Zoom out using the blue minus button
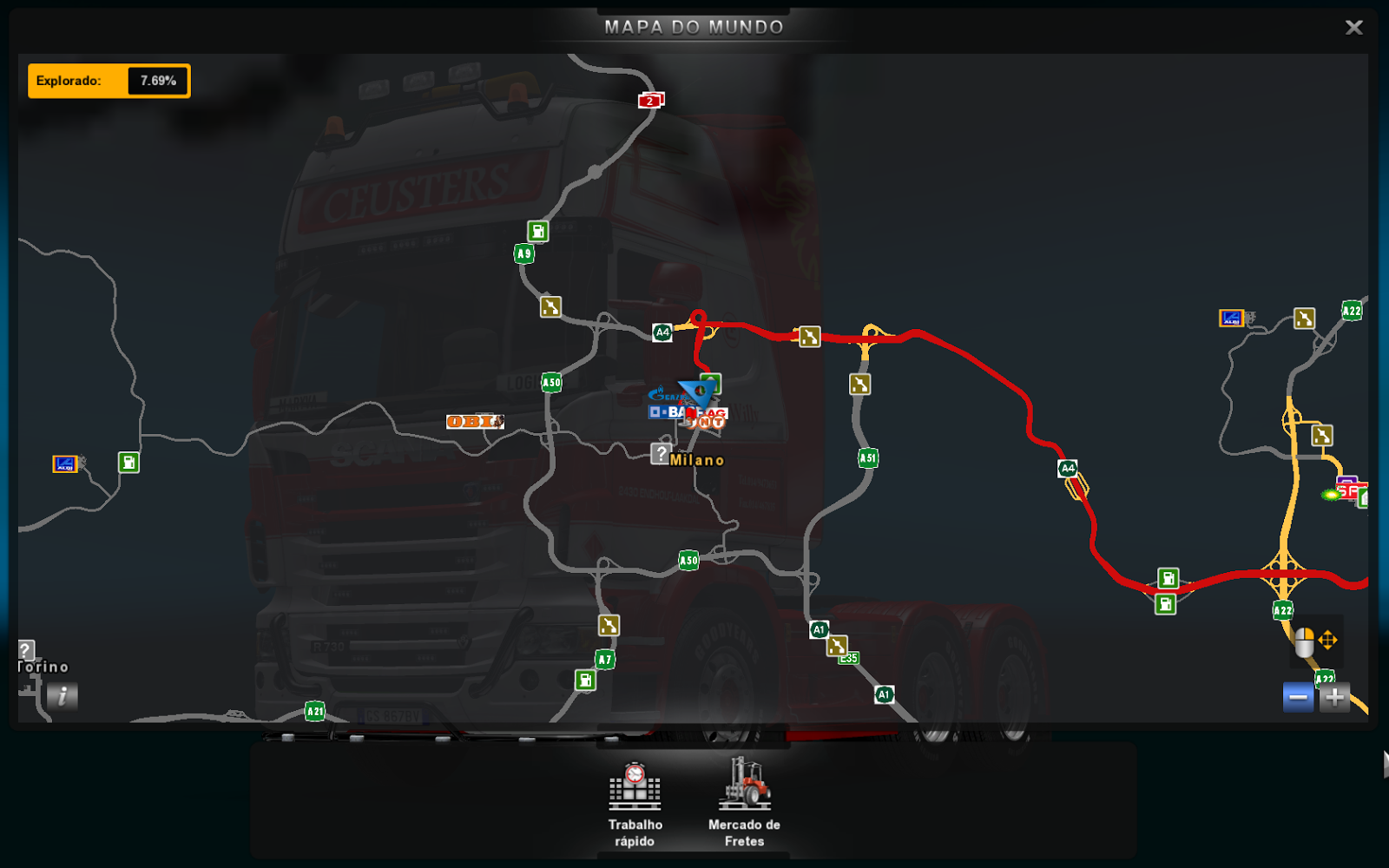Image resolution: width=1389 pixels, height=868 pixels. point(1297,695)
